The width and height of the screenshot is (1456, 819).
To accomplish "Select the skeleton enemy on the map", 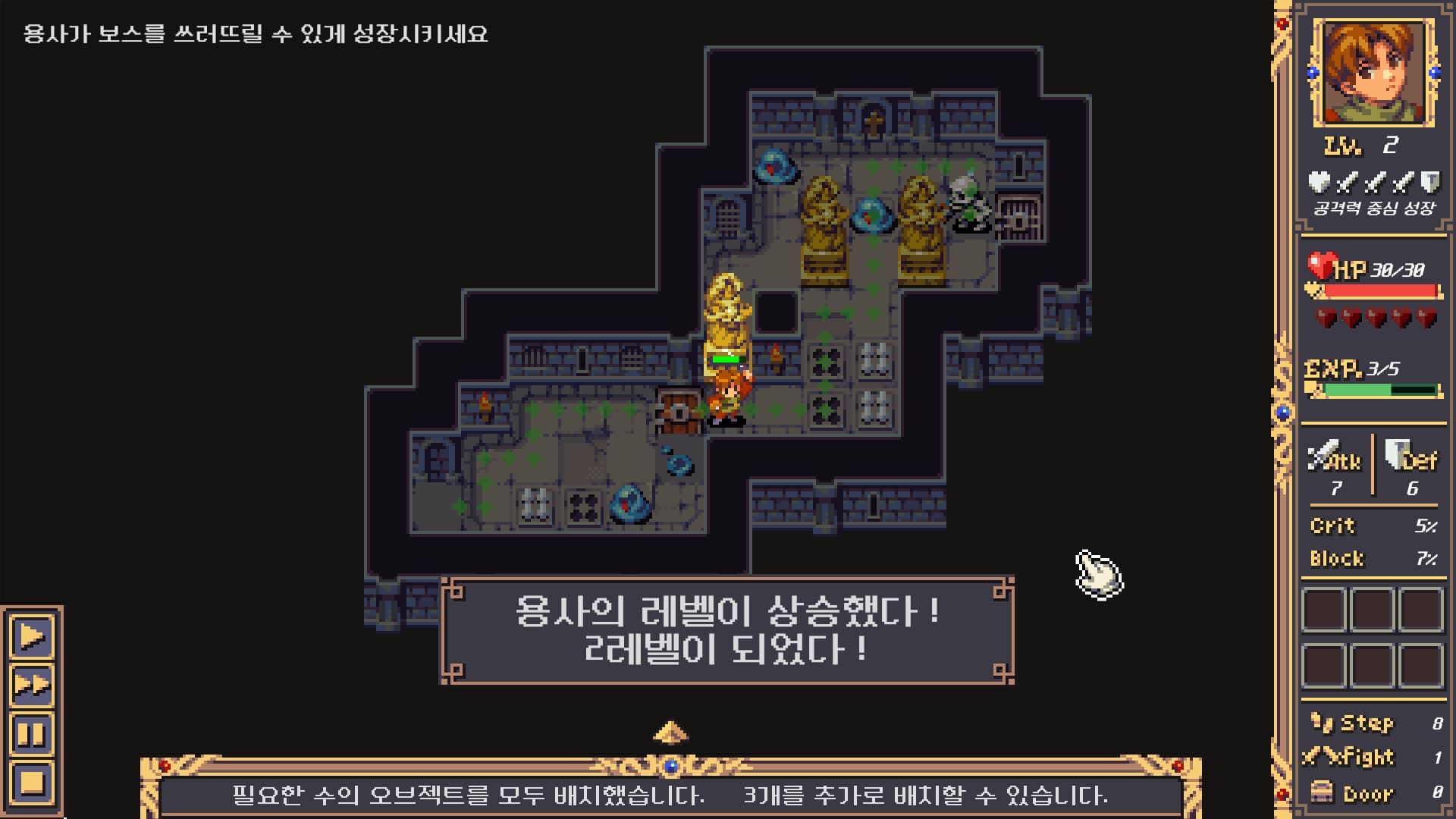I will point(968,205).
